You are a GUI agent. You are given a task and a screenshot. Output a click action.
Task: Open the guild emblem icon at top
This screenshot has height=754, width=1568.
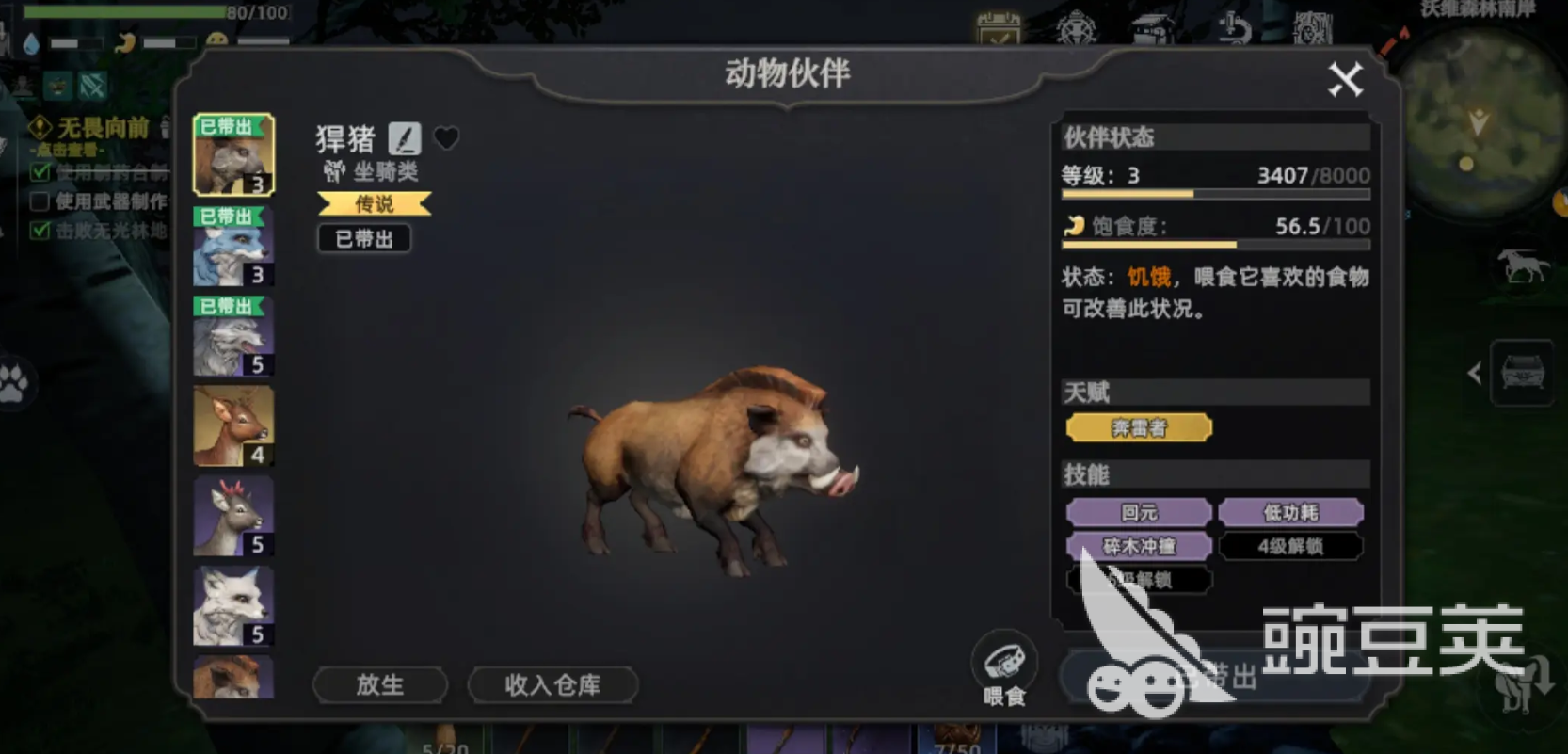(x=1078, y=28)
